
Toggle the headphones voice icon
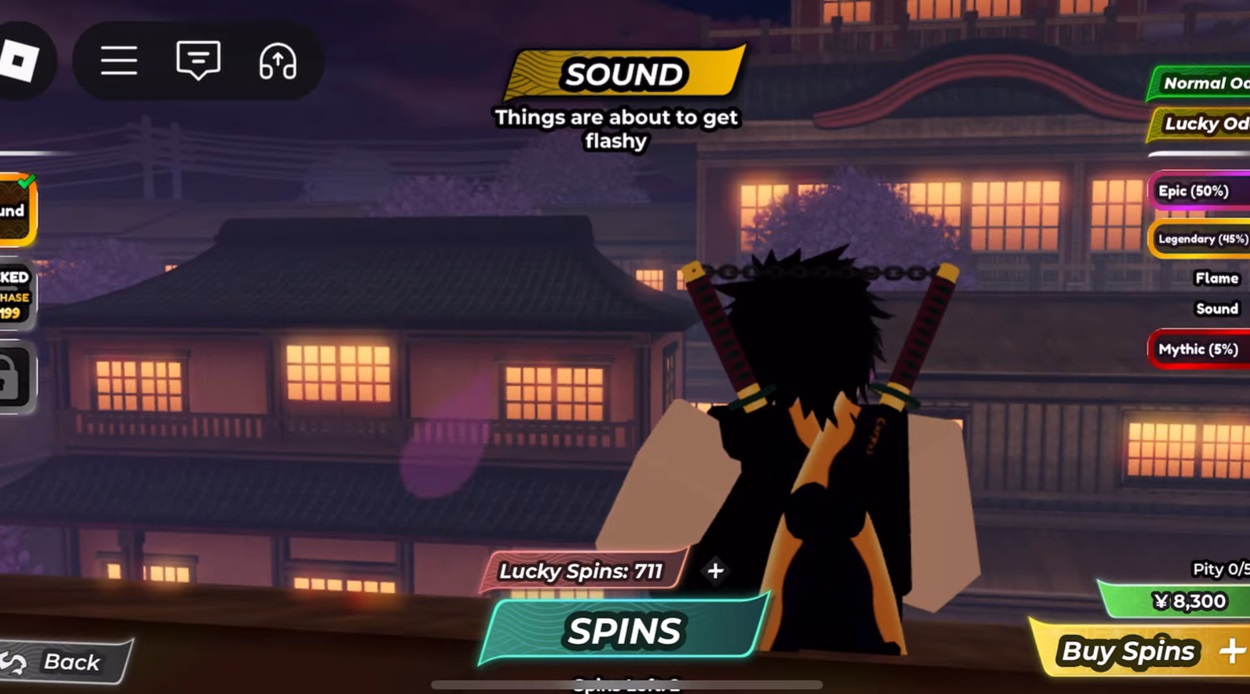pyautogui.click(x=277, y=62)
